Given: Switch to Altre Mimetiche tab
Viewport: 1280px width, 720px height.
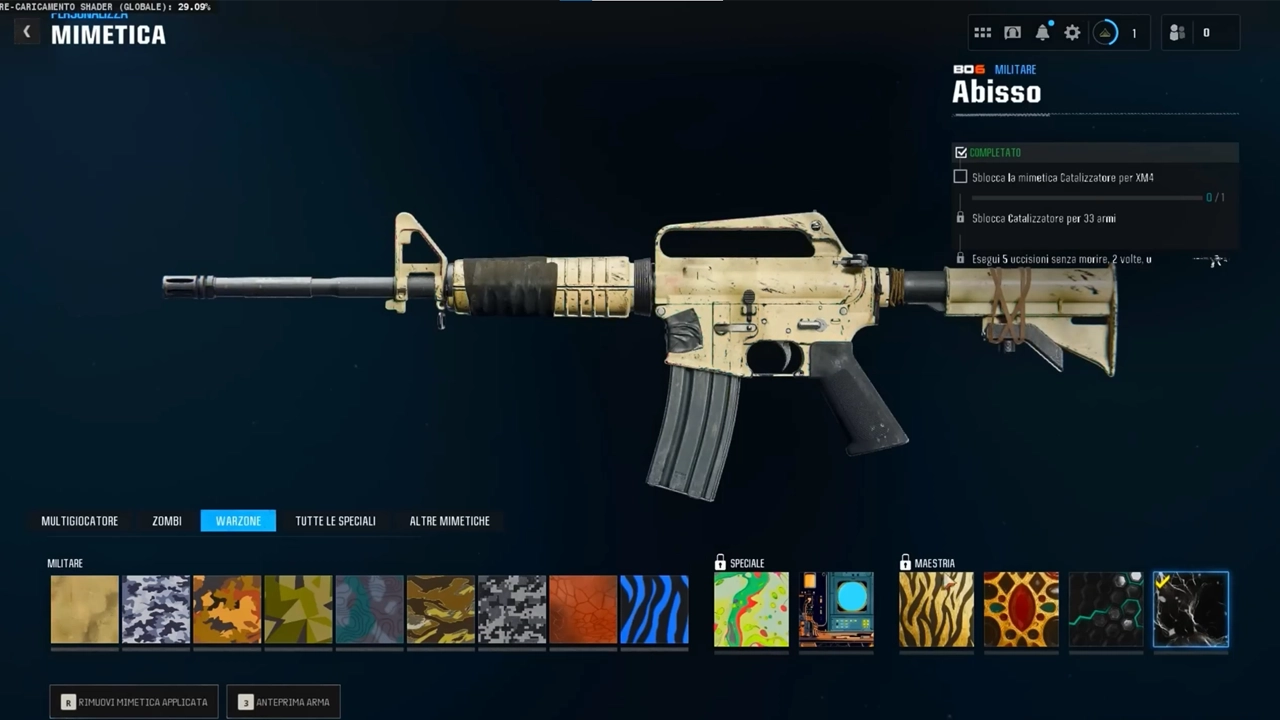Looking at the screenshot, I should pyautogui.click(x=449, y=521).
